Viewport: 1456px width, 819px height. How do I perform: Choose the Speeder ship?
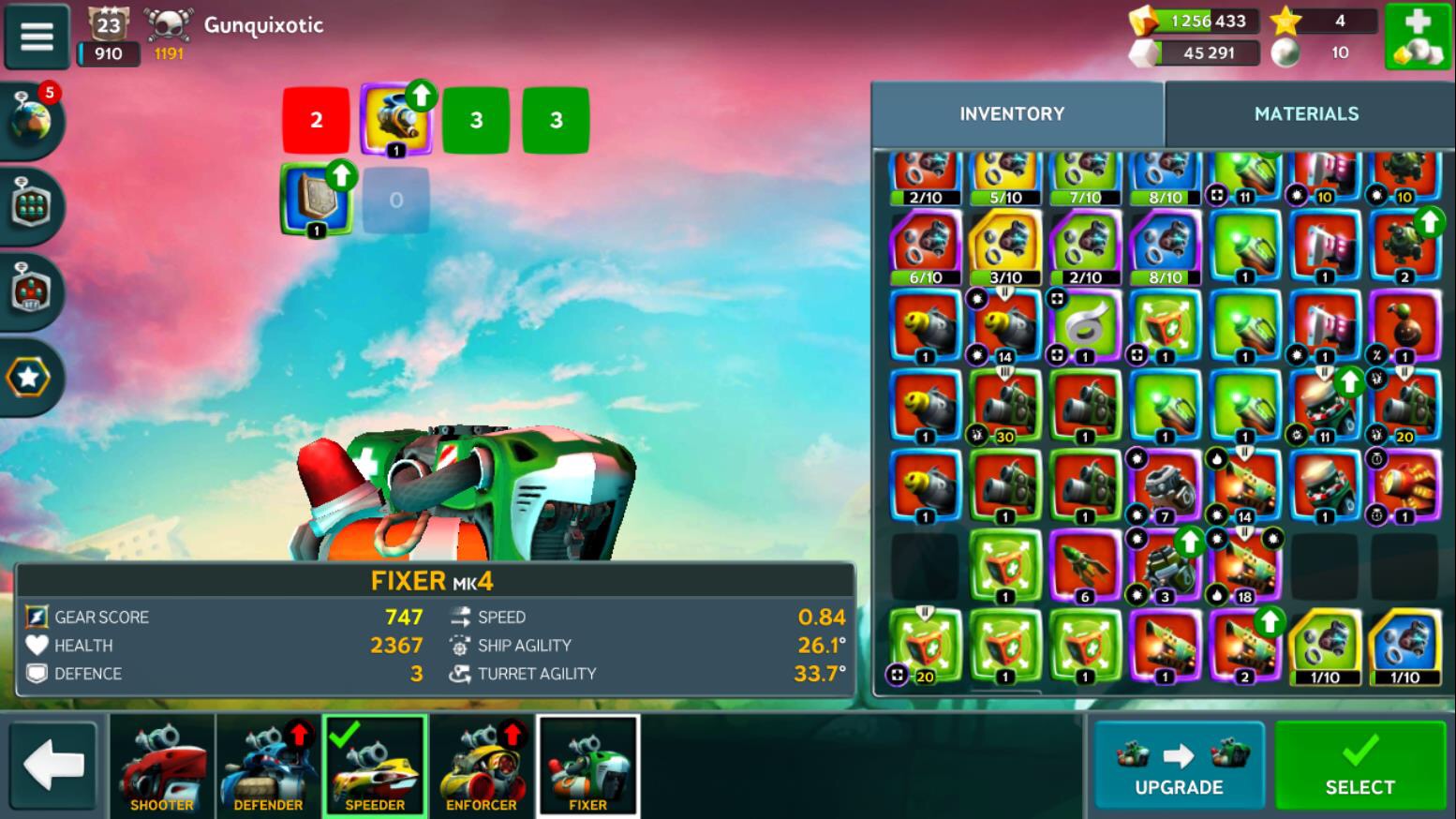point(375,765)
